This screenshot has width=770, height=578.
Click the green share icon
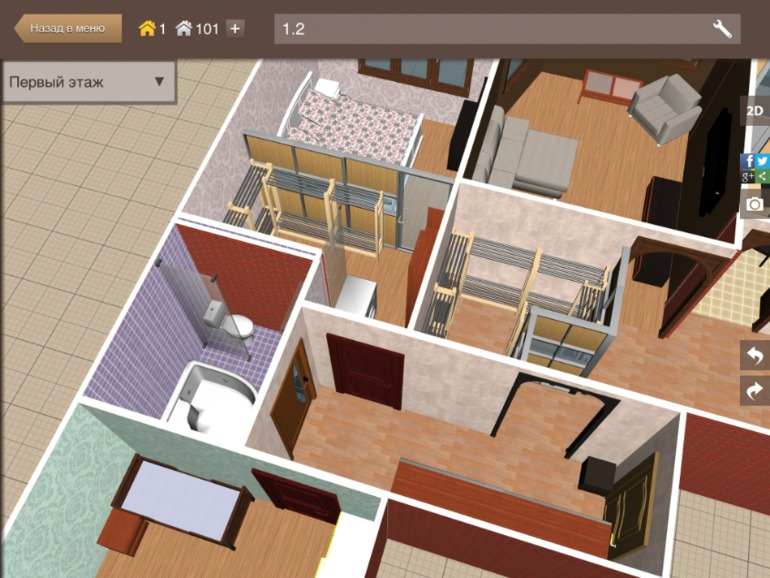click(x=762, y=176)
